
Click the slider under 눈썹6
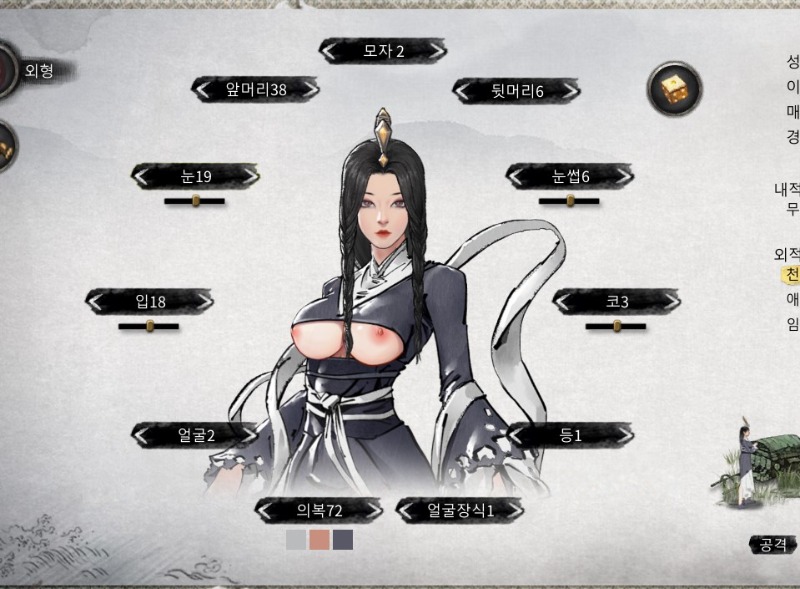(569, 201)
